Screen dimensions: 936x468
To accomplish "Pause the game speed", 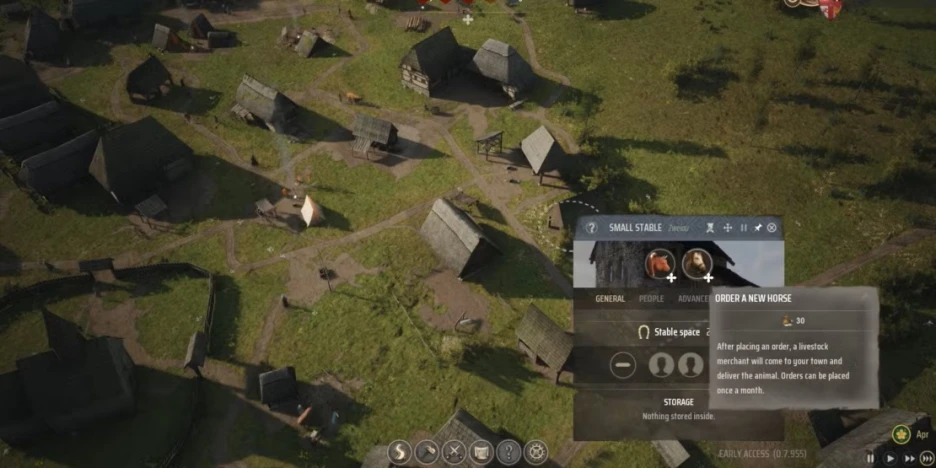I will [x=871, y=458].
